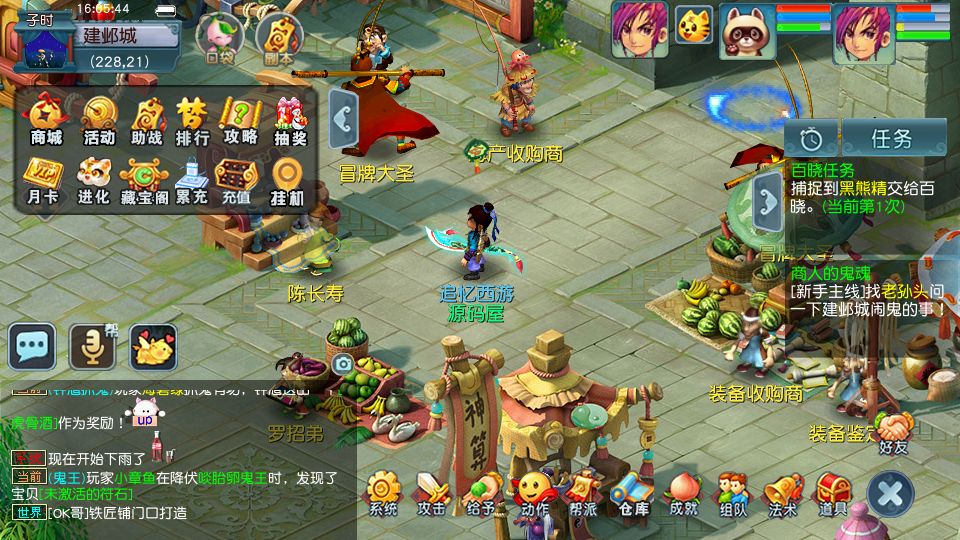Open the 任务 quest tab
Screen dimensions: 960x540
[x=893, y=137]
